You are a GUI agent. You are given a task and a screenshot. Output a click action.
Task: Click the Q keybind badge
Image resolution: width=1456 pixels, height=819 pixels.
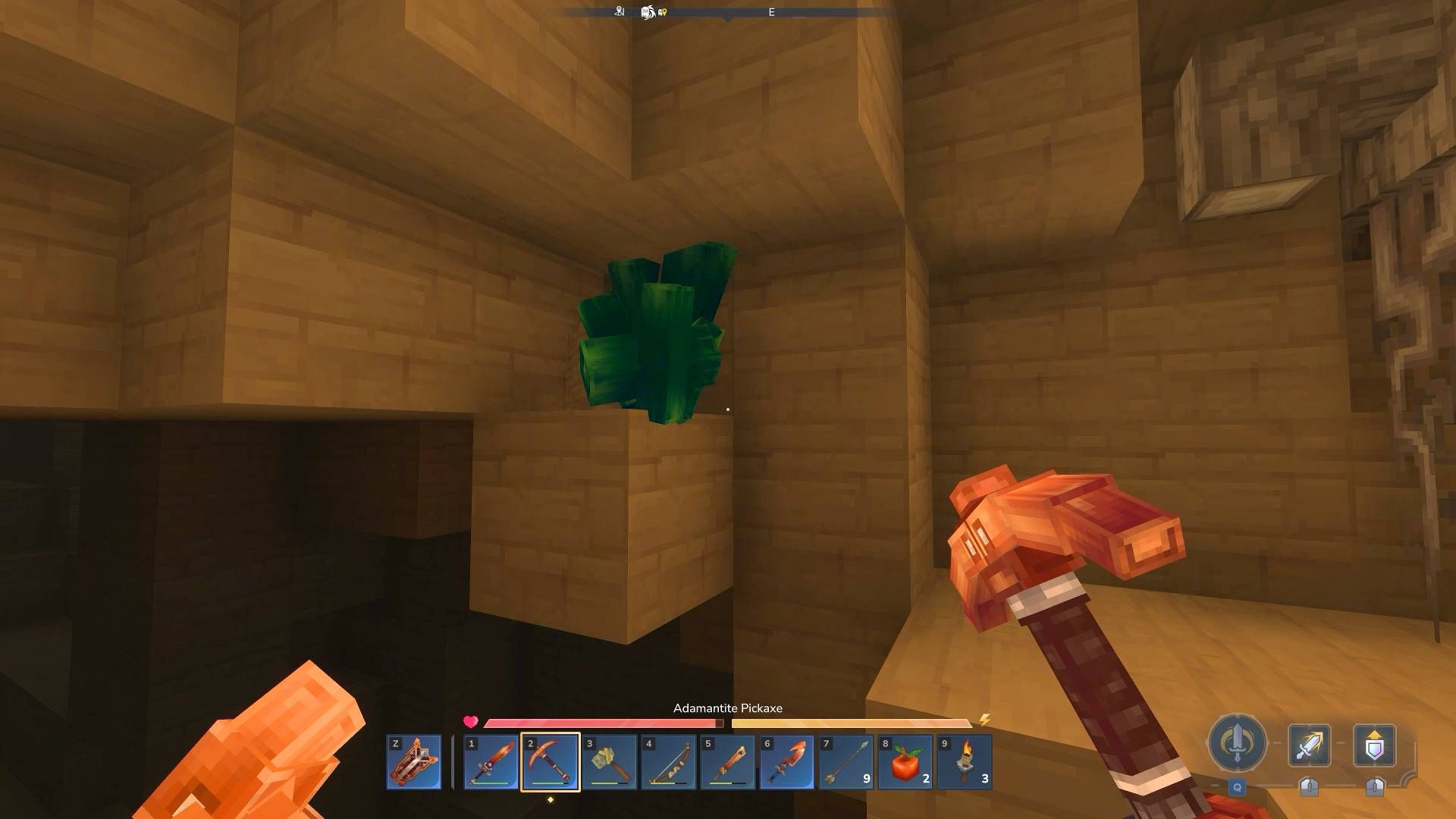pyautogui.click(x=1238, y=787)
